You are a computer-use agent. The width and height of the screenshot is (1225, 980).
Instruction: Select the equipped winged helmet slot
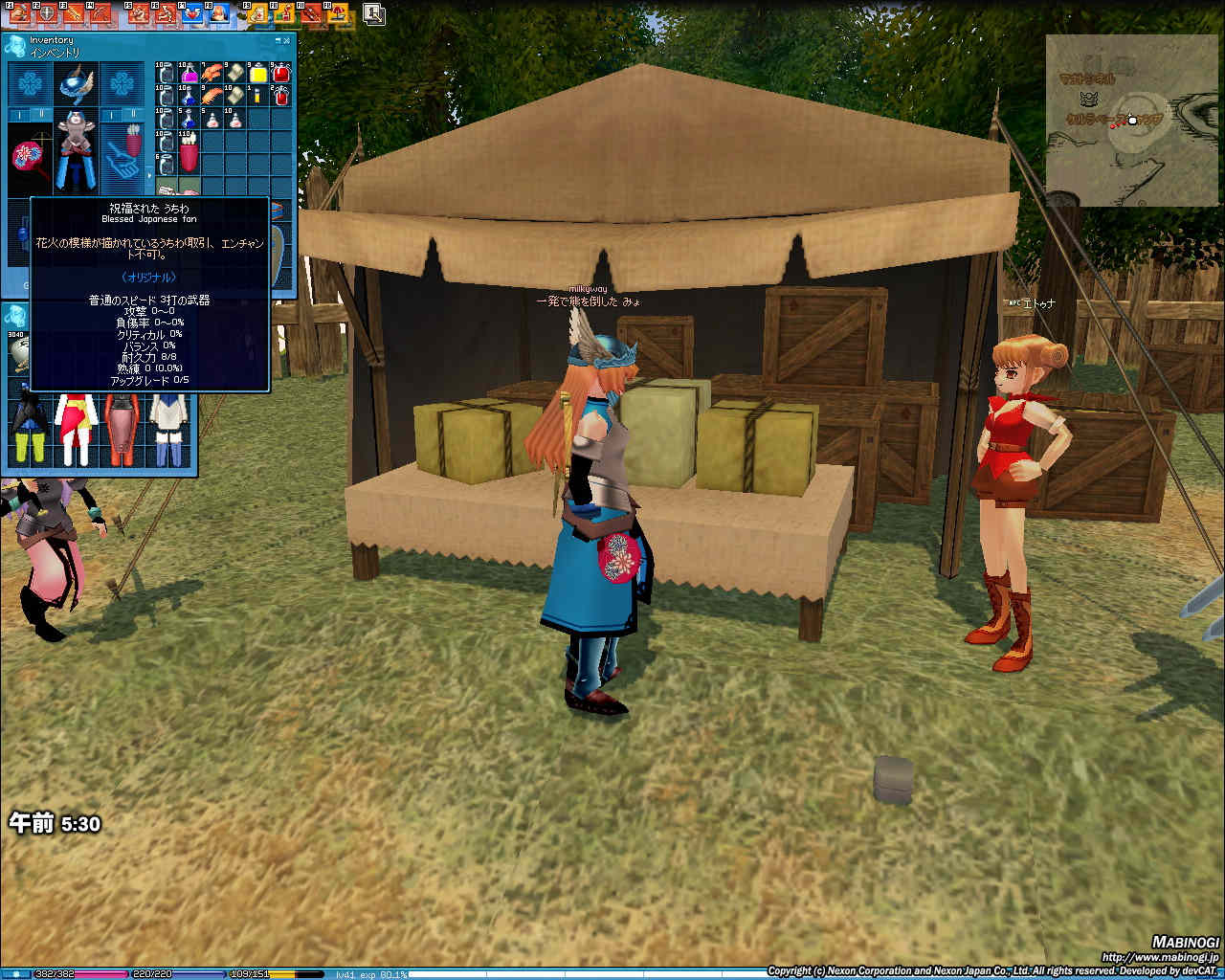tap(77, 84)
